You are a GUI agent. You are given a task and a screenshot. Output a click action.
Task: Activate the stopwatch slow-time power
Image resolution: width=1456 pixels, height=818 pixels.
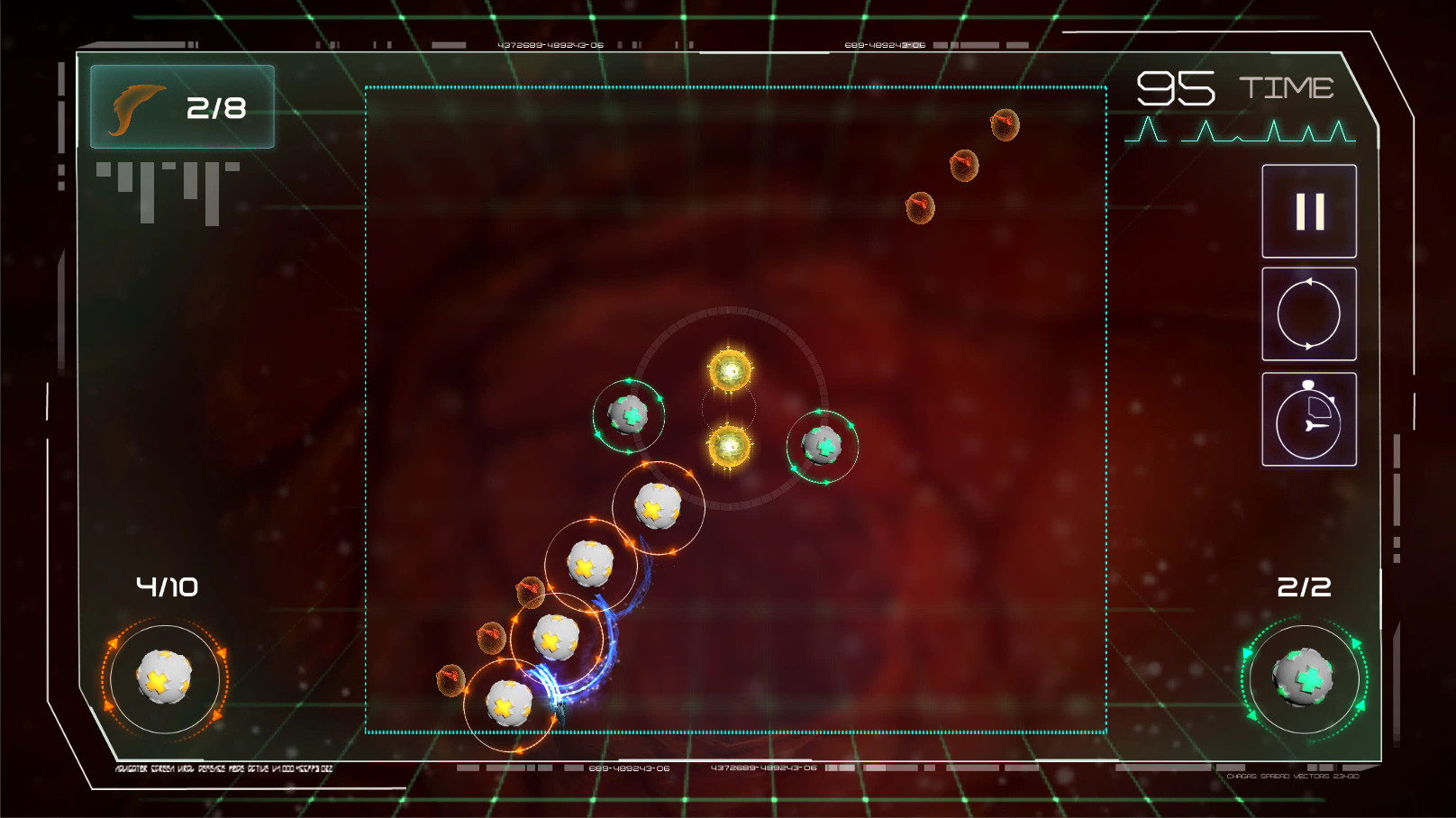tap(1308, 416)
